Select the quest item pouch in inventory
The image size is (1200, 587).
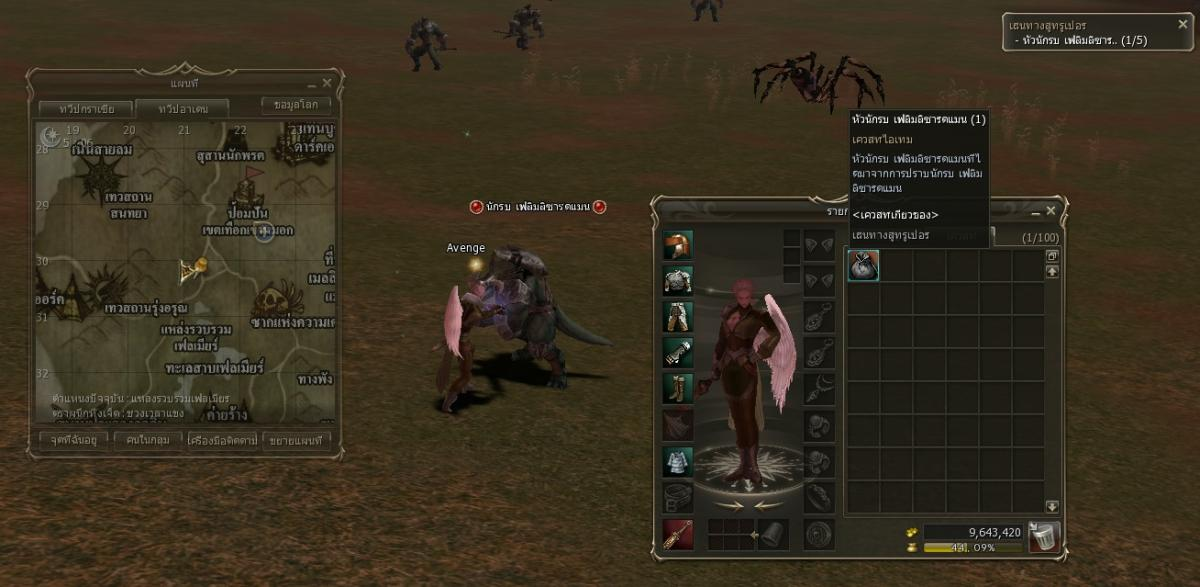(x=863, y=265)
